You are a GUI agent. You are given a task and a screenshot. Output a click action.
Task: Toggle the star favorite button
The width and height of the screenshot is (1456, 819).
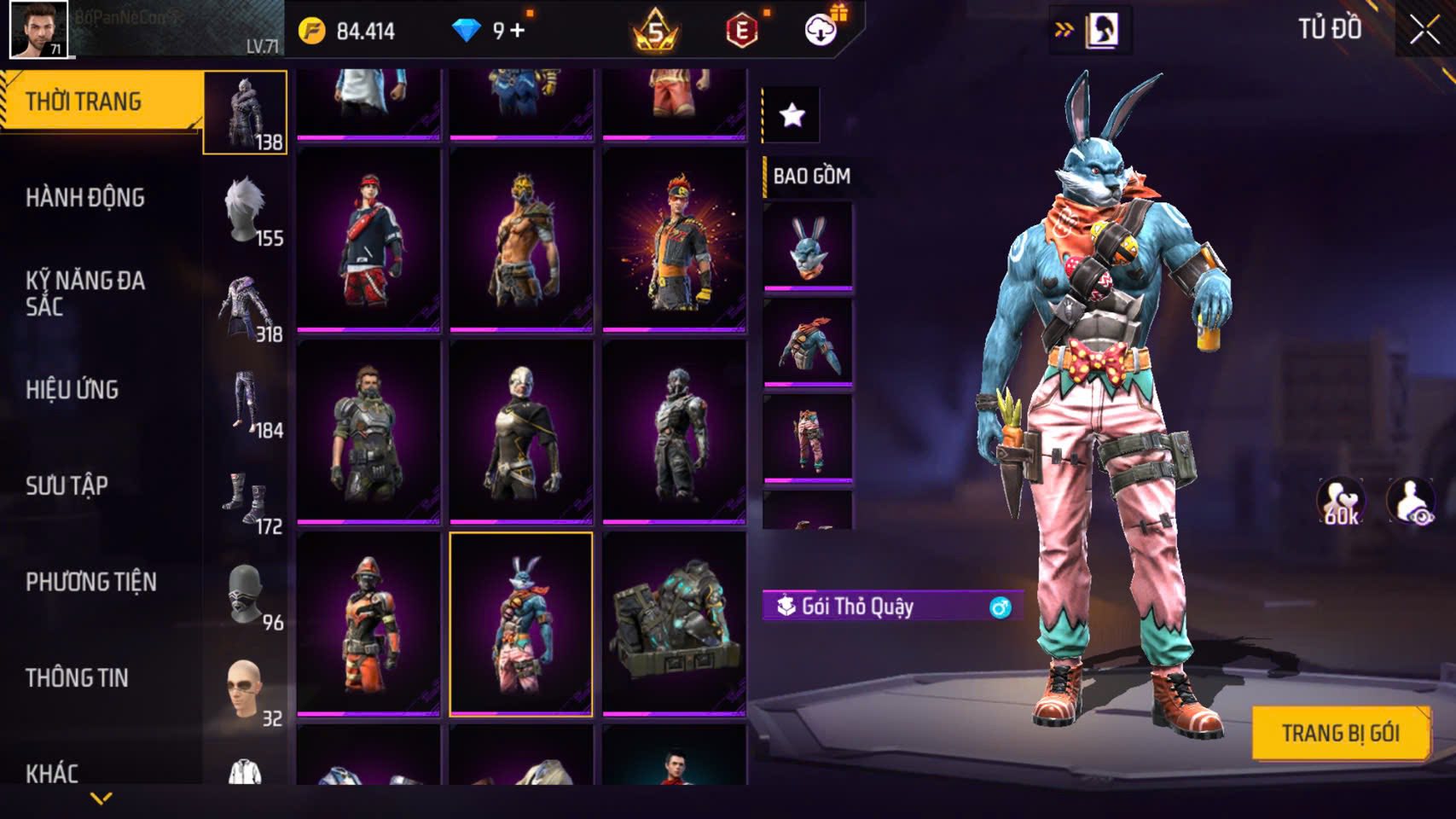[x=792, y=114]
